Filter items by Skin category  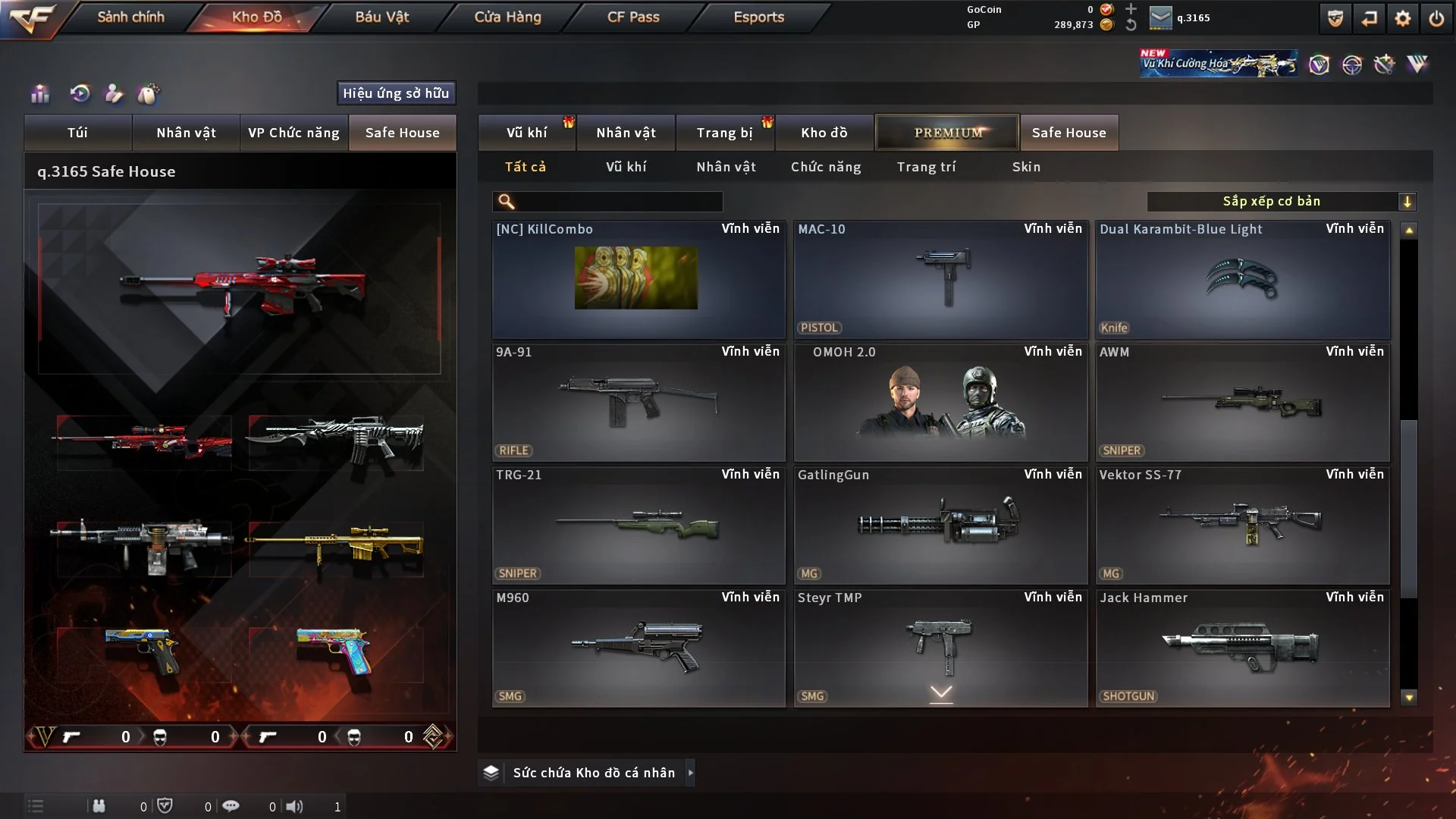tap(1026, 167)
